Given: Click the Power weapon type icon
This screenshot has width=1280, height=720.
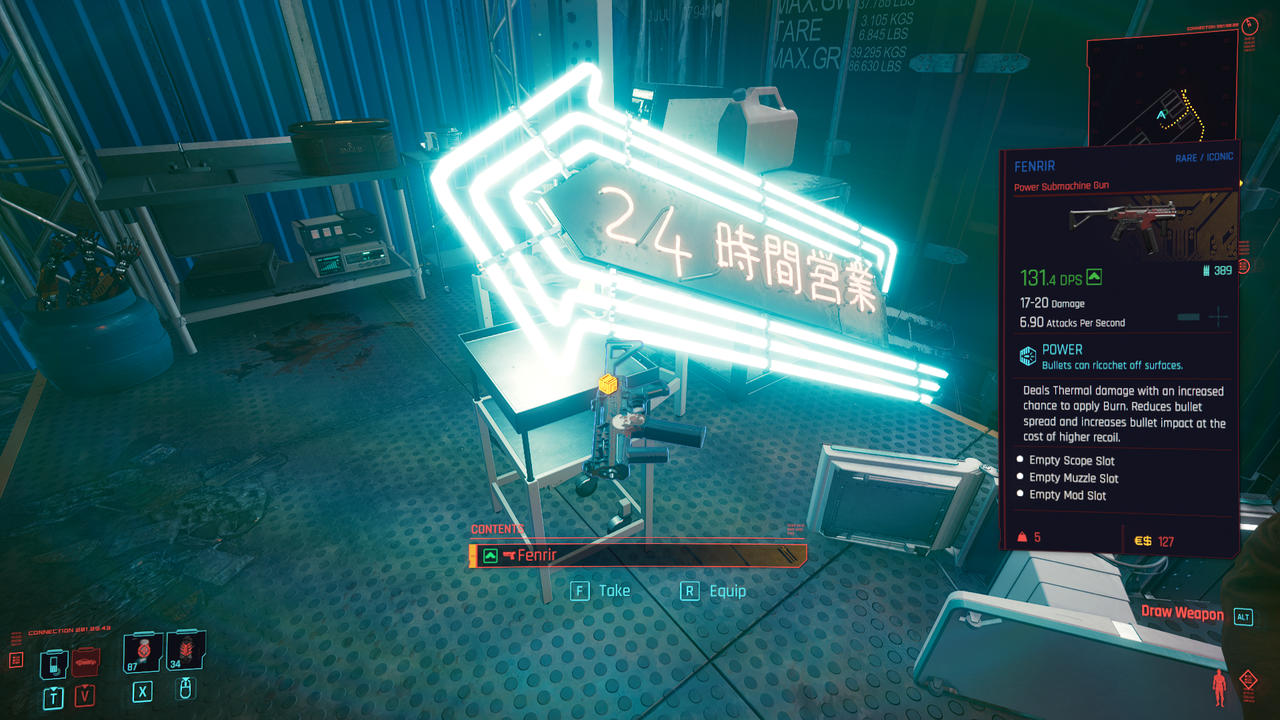Looking at the screenshot, I should [1027, 356].
